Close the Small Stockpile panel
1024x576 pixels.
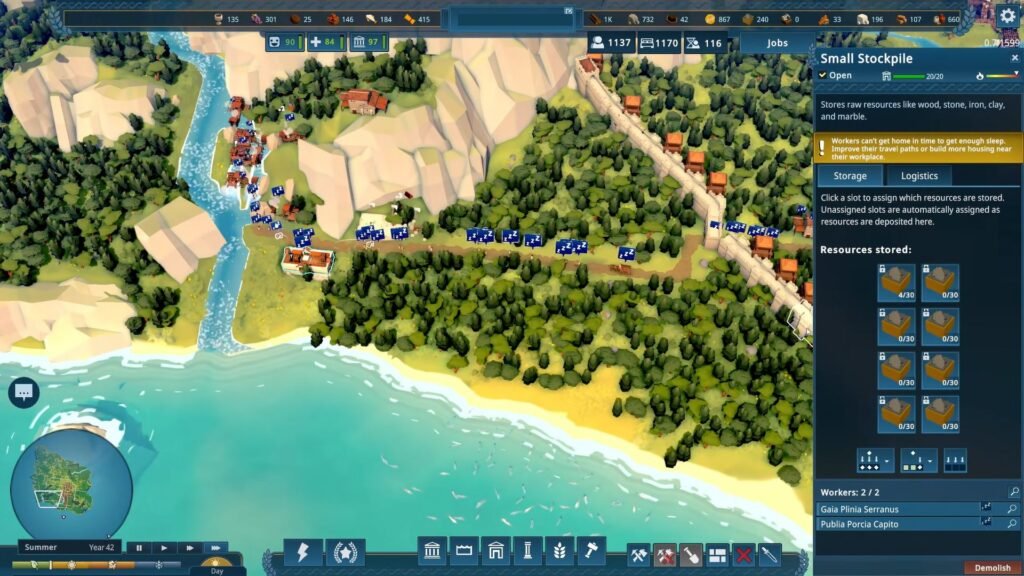(x=1014, y=58)
